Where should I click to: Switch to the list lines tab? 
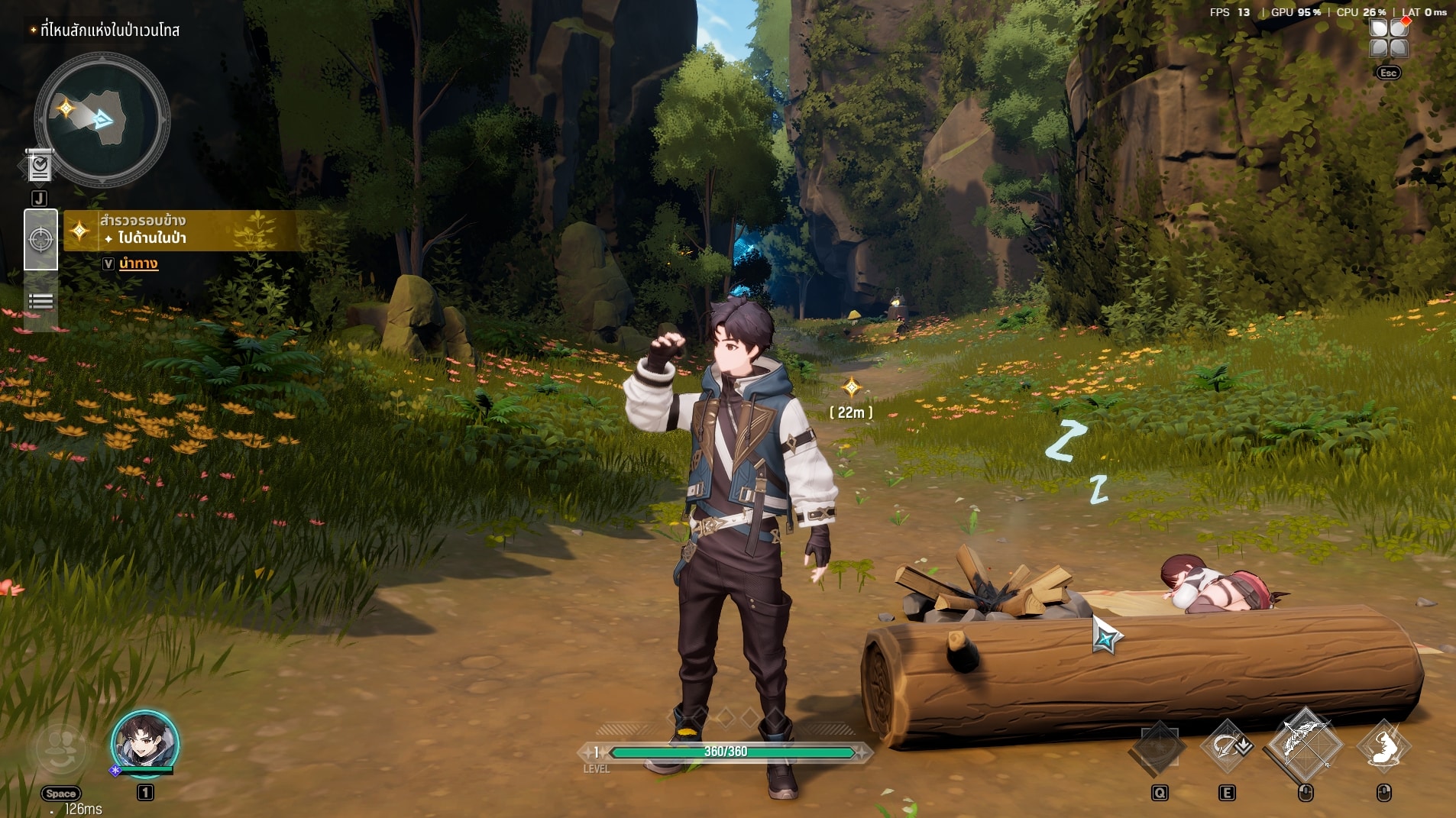click(x=40, y=302)
